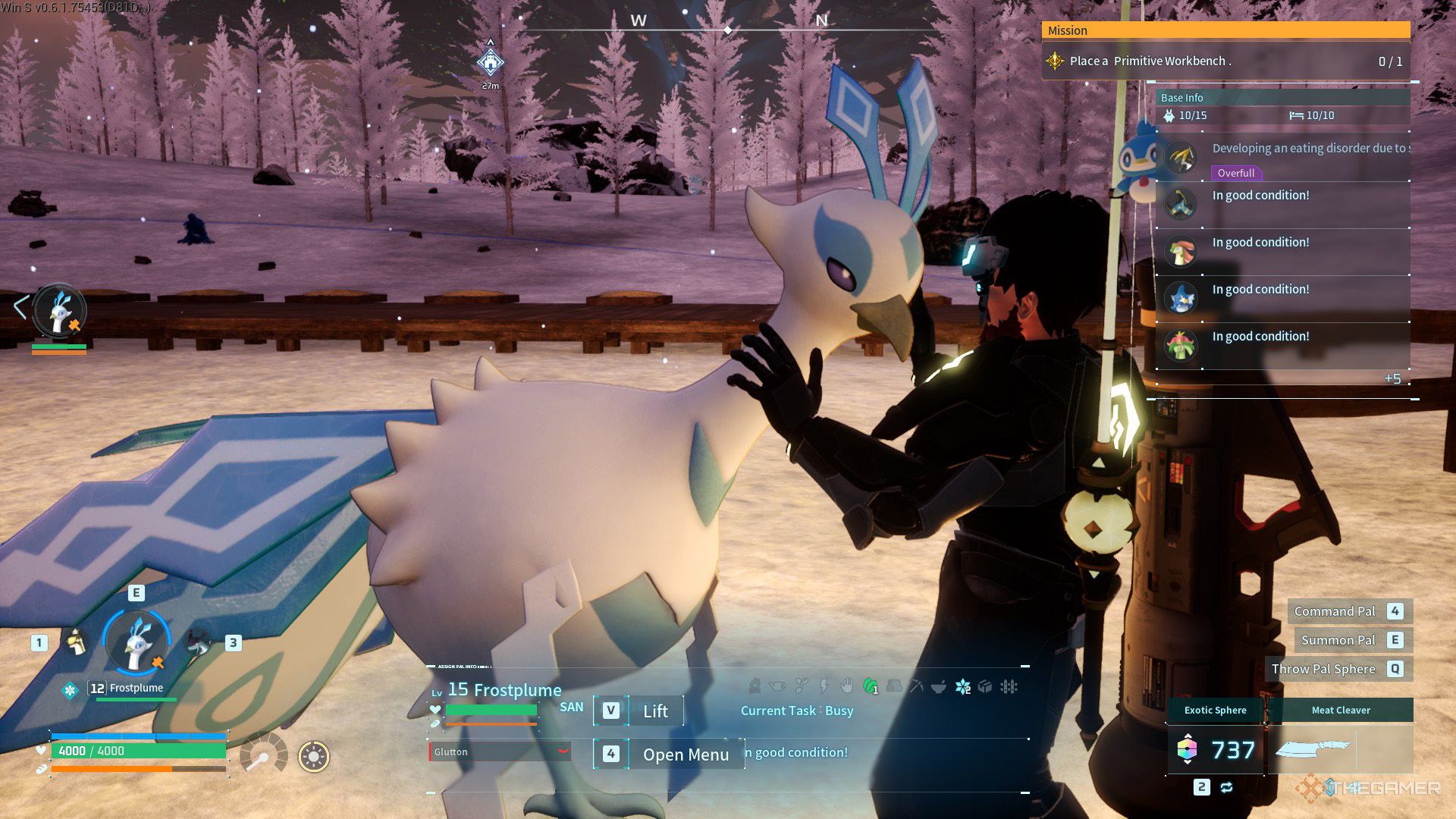Click the Overfull pal status row
The height and width of the screenshot is (819, 1456).
coord(1282,158)
